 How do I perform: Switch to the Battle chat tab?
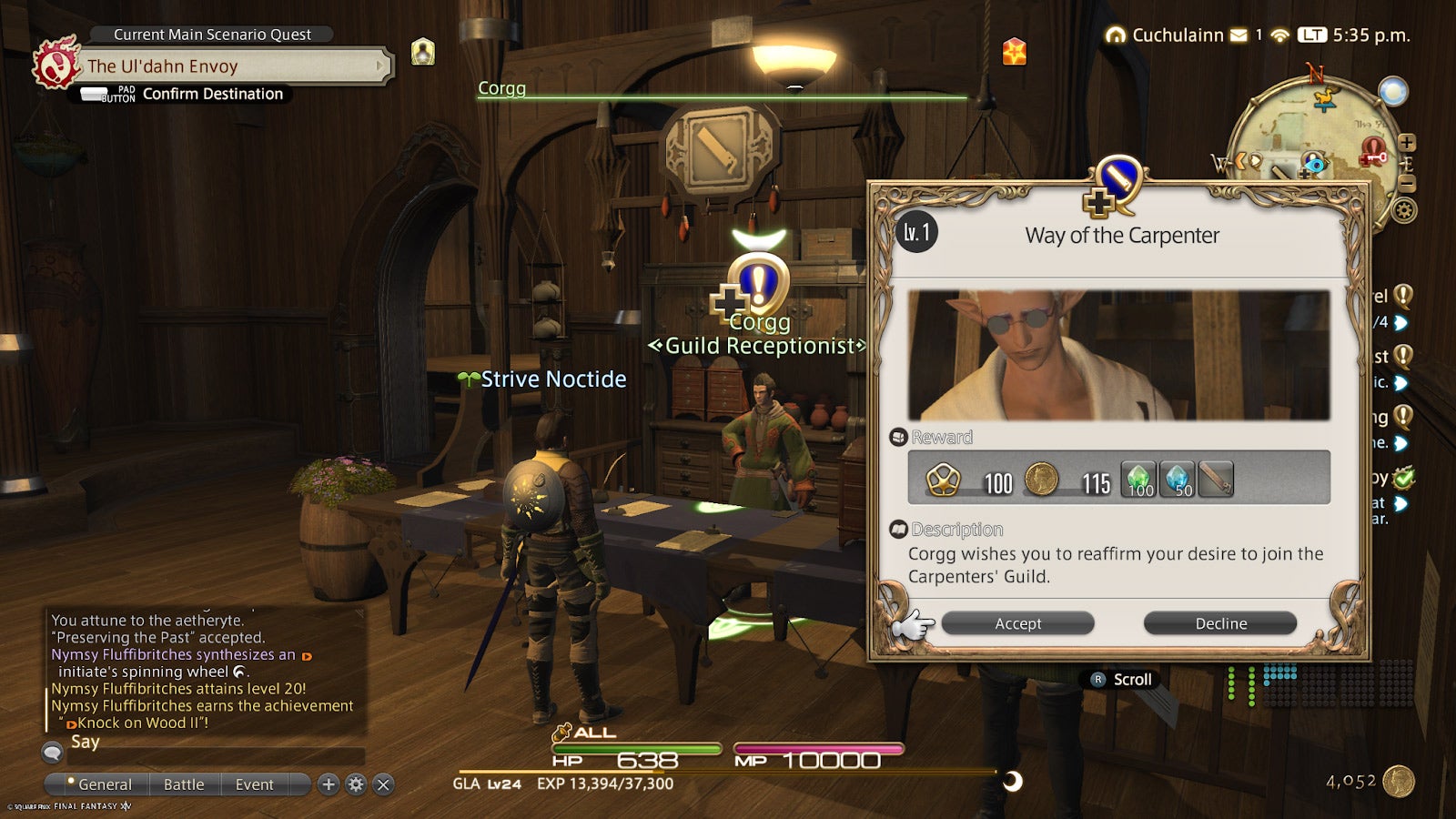coord(184,784)
